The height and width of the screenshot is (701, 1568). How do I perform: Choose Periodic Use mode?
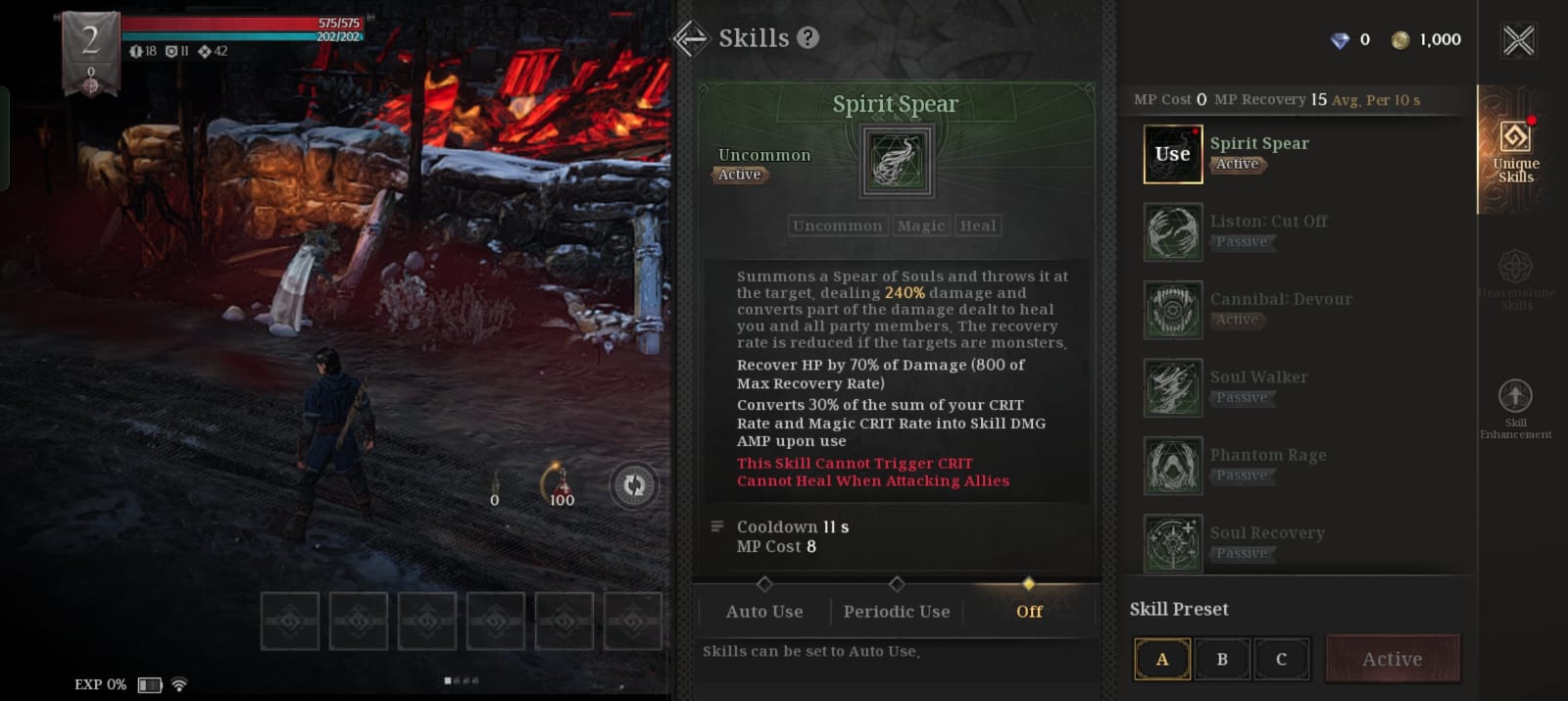[x=897, y=611]
